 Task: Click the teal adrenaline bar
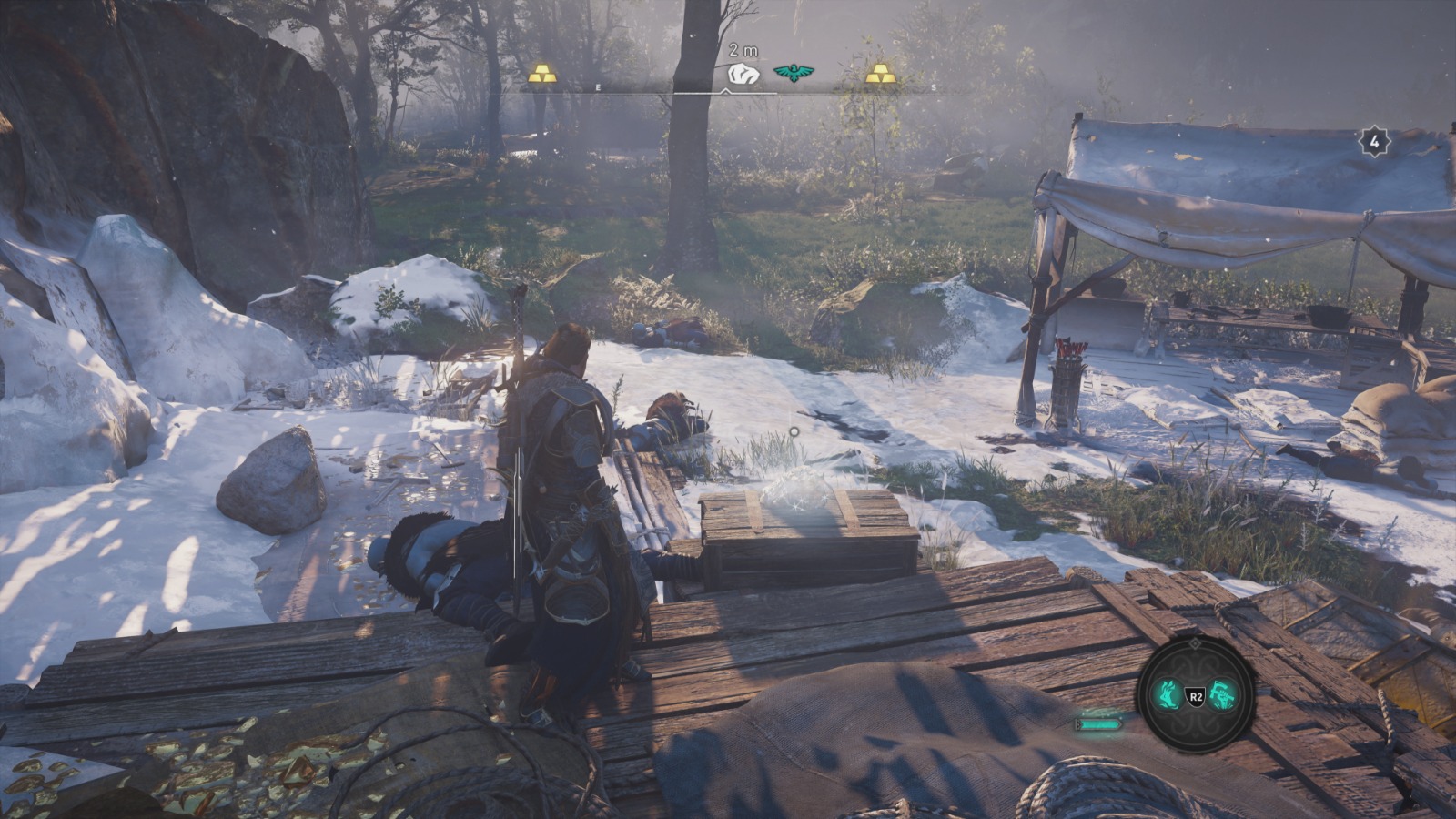(1098, 723)
